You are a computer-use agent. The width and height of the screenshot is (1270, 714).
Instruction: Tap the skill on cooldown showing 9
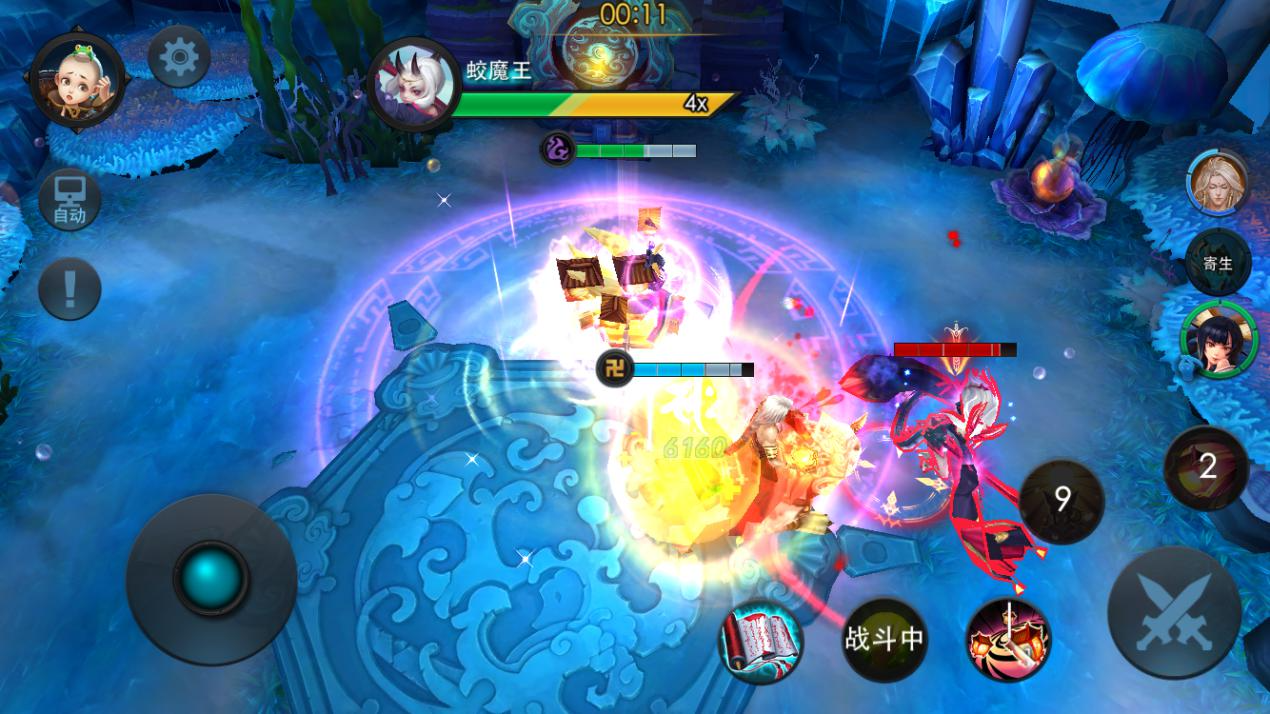pos(1062,500)
